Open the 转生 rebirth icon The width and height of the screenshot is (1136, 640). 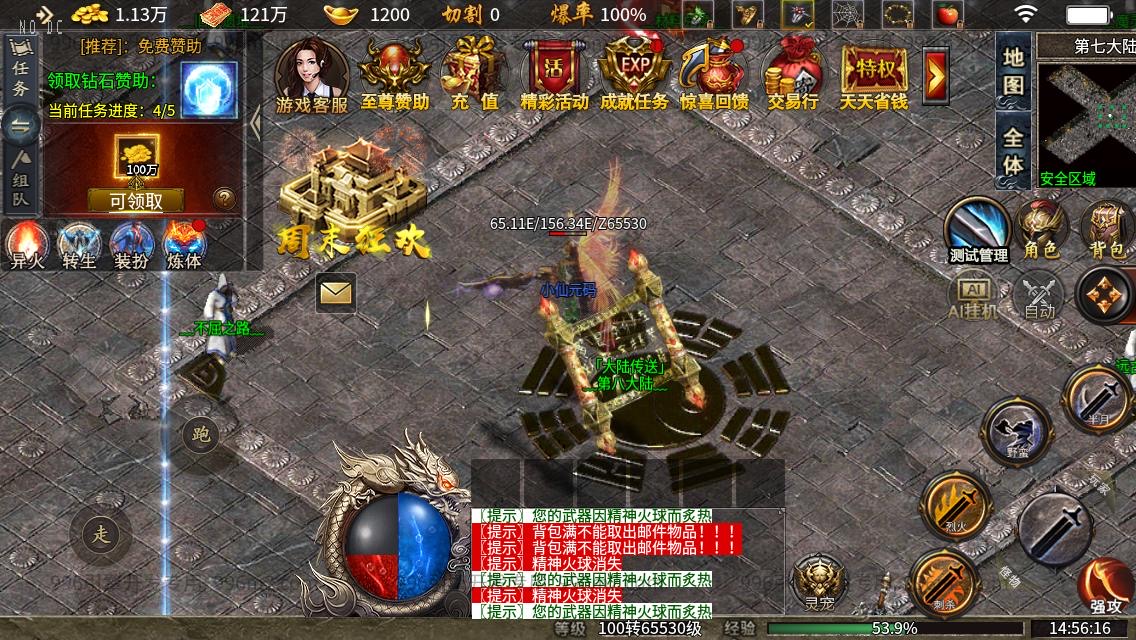tap(78, 245)
